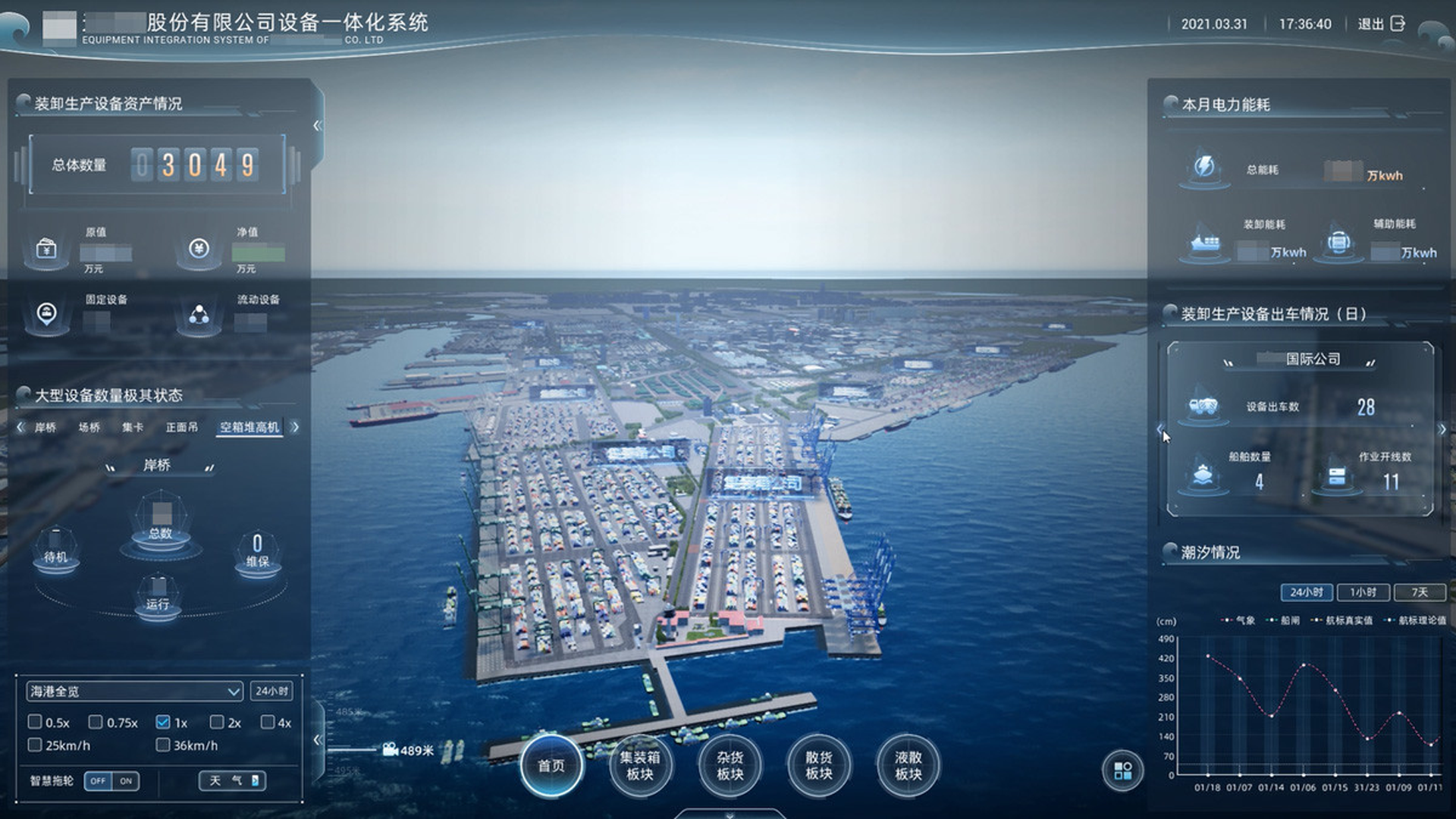Select the 散货板块 round button

pyautogui.click(x=819, y=765)
